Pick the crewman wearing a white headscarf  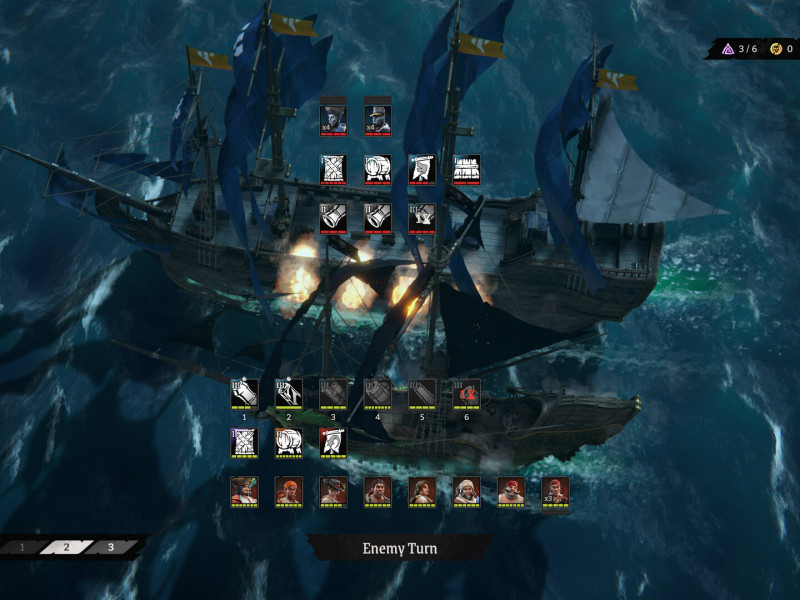pyautogui.click(x=466, y=490)
